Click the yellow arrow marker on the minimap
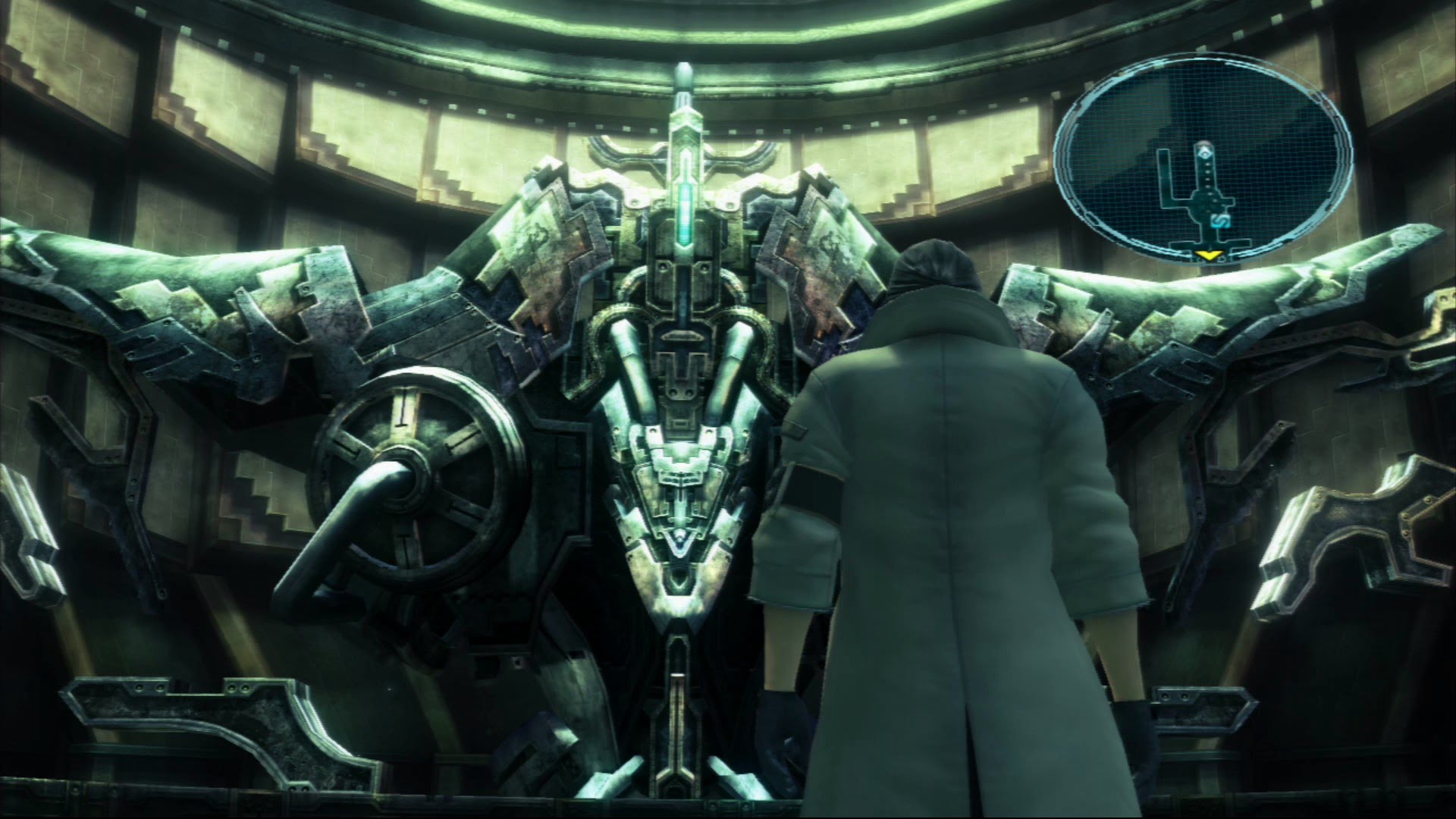 coord(1210,255)
